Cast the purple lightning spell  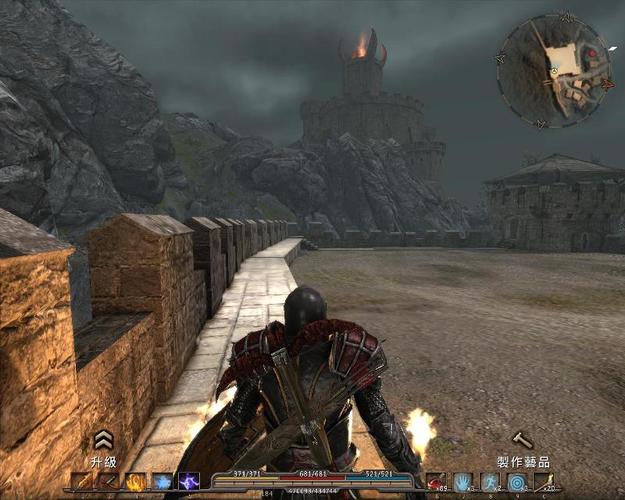coord(188,482)
